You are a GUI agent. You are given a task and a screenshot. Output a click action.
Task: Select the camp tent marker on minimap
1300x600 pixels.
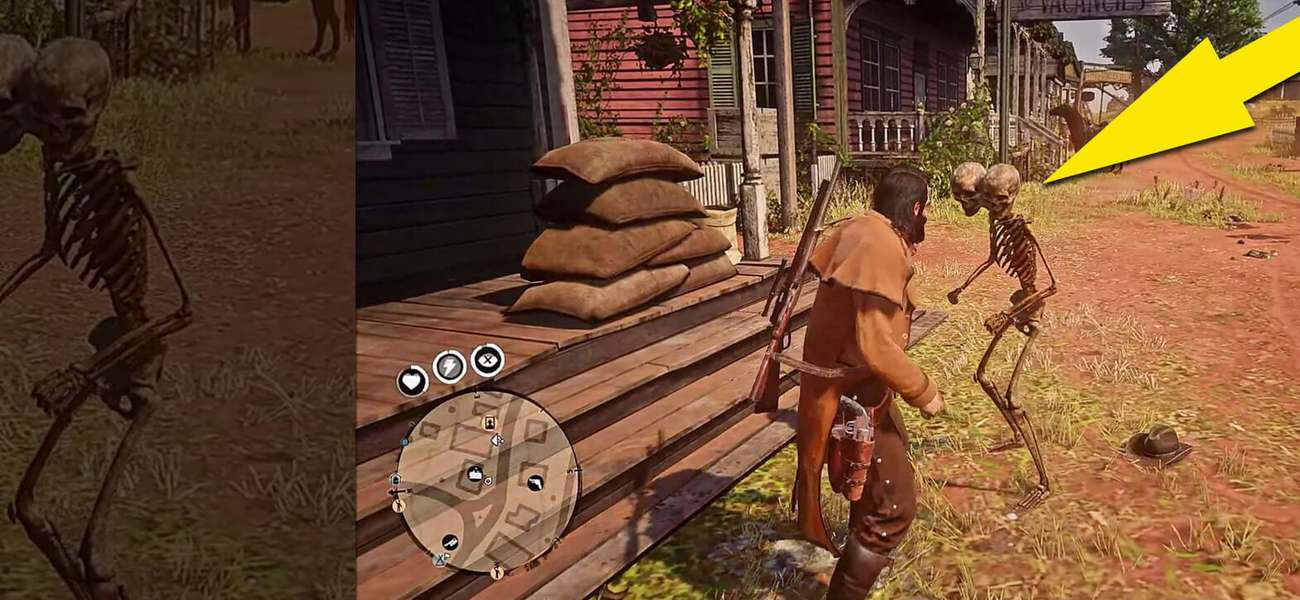click(438, 561)
